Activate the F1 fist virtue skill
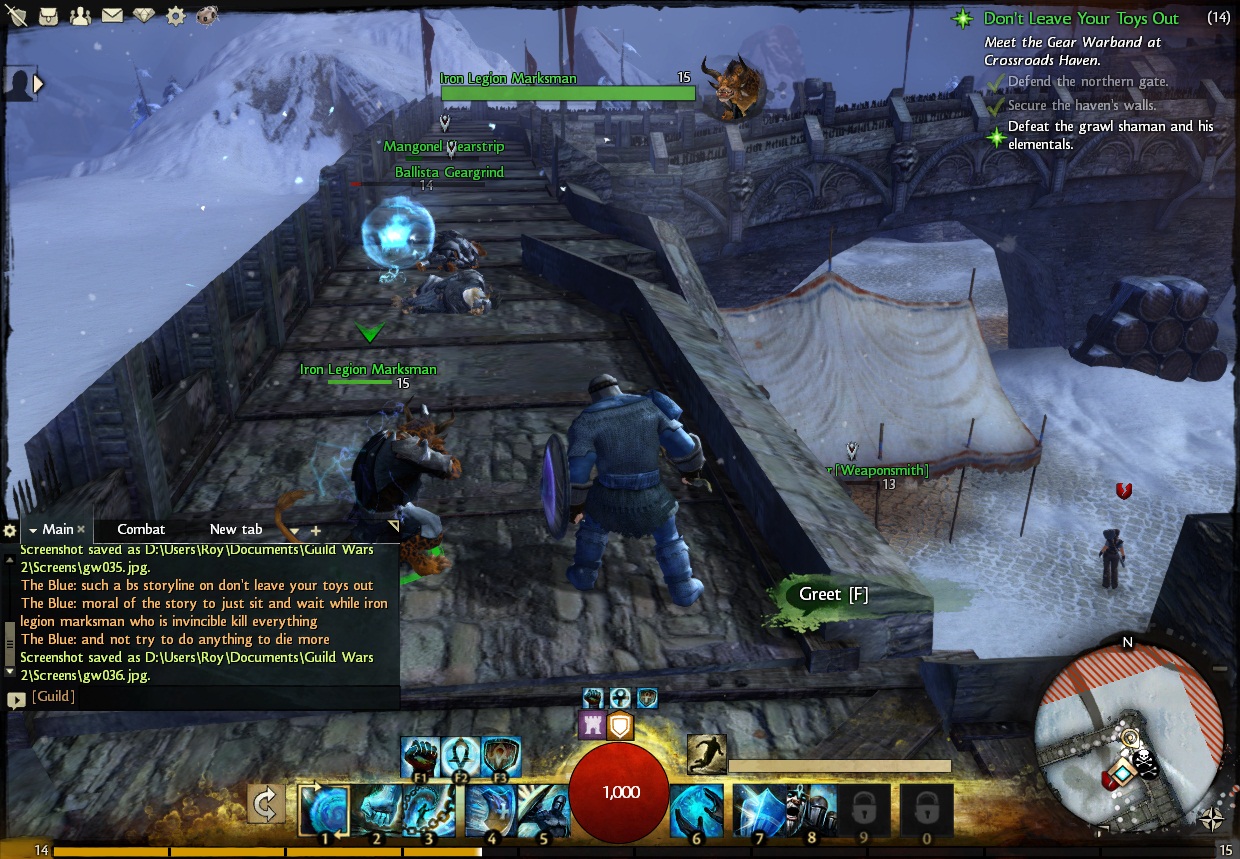This screenshot has width=1240, height=859. tap(420, 757)
